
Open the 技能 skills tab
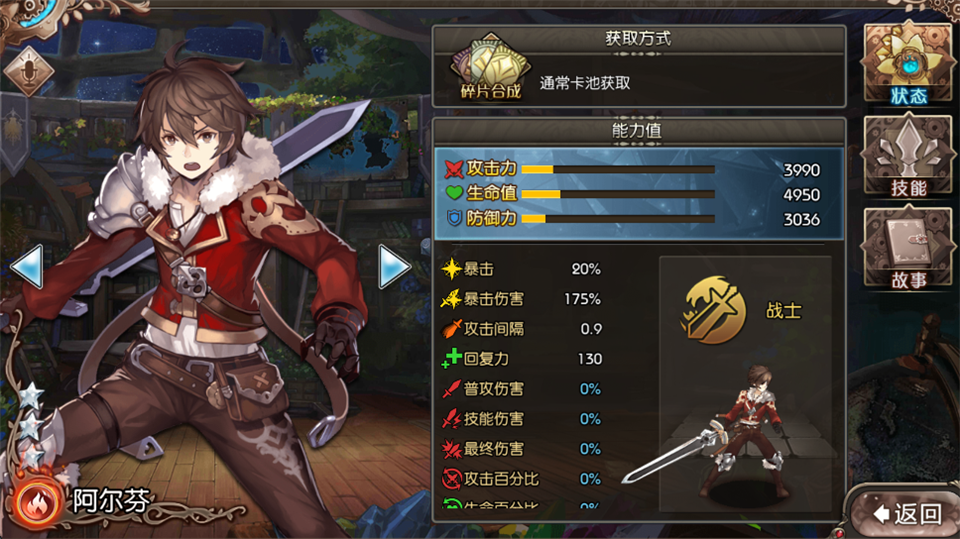pos(908,160)
